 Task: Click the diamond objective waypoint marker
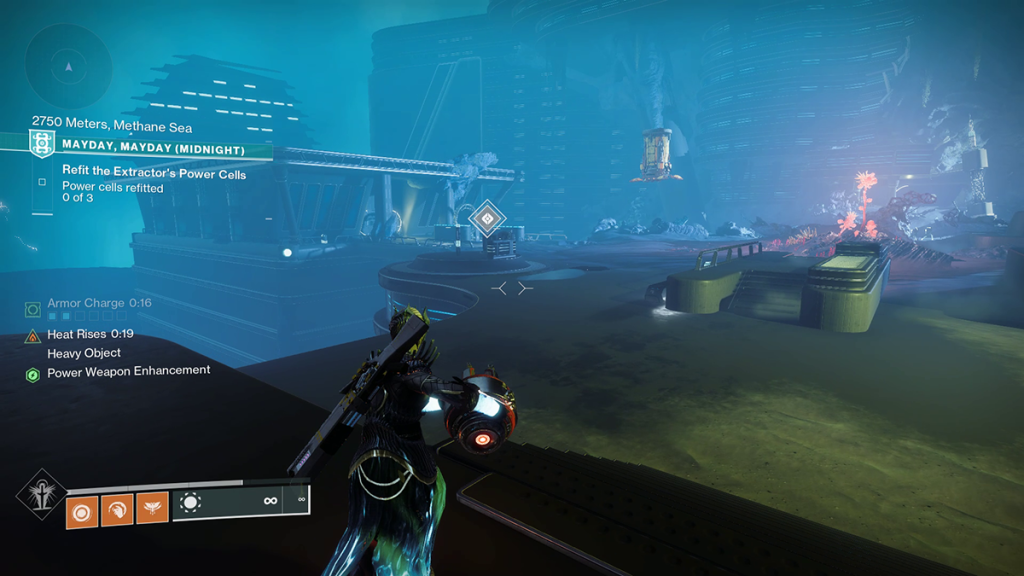pos(487,217)
